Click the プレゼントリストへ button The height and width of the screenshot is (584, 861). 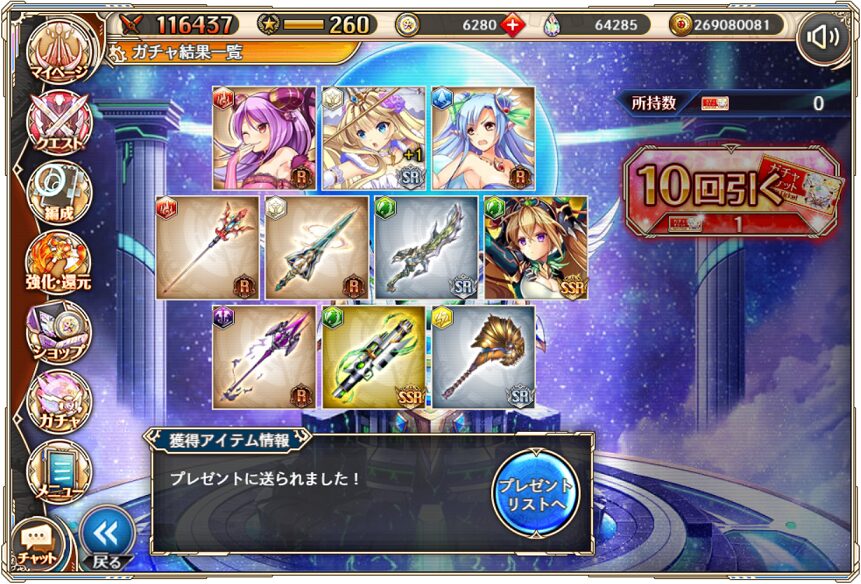[x=536, y=491]
